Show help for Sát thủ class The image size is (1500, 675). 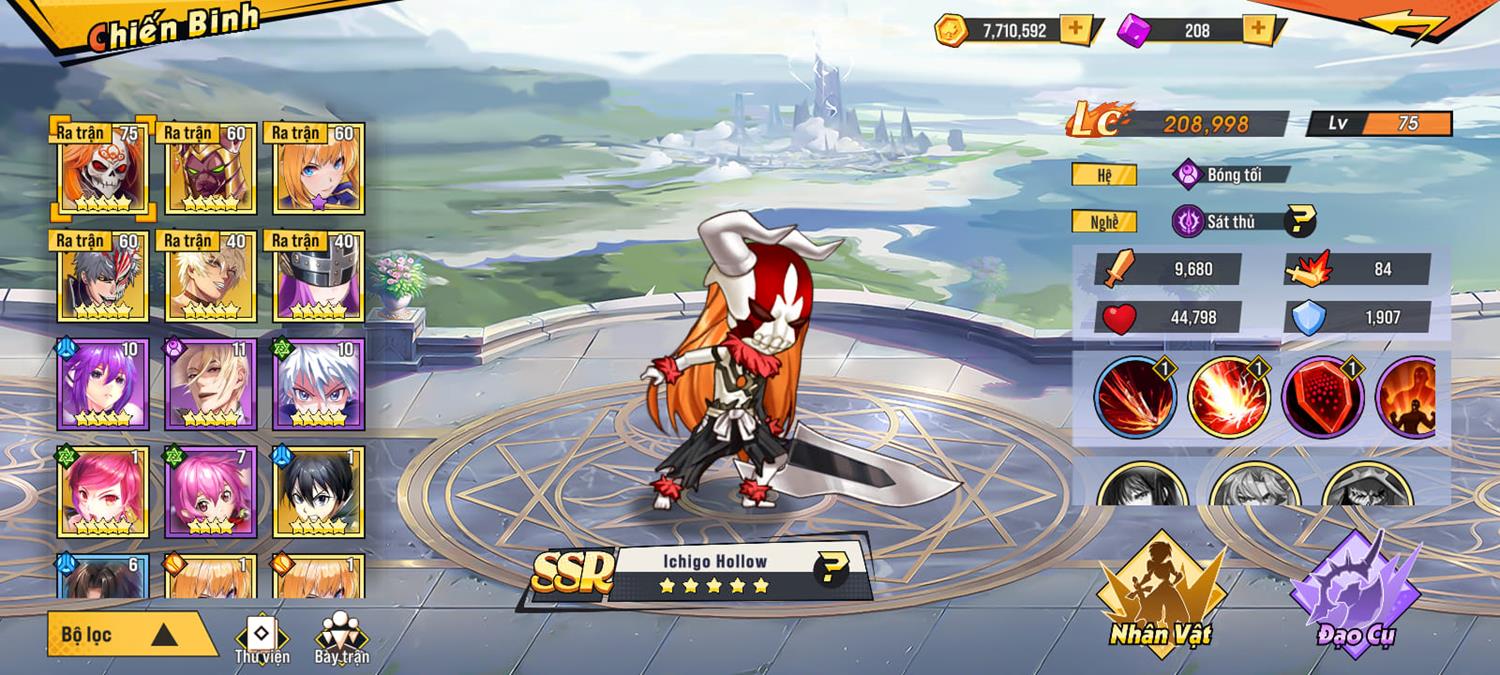1299,221
